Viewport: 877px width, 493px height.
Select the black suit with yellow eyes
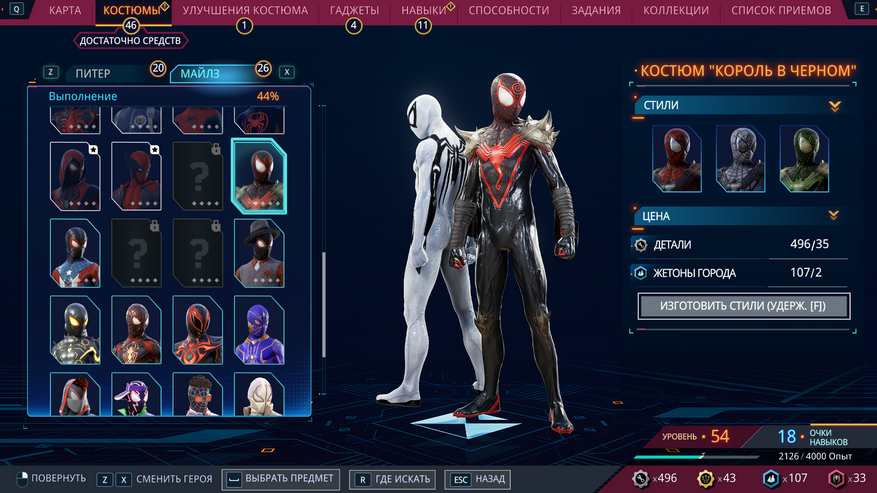75,329
